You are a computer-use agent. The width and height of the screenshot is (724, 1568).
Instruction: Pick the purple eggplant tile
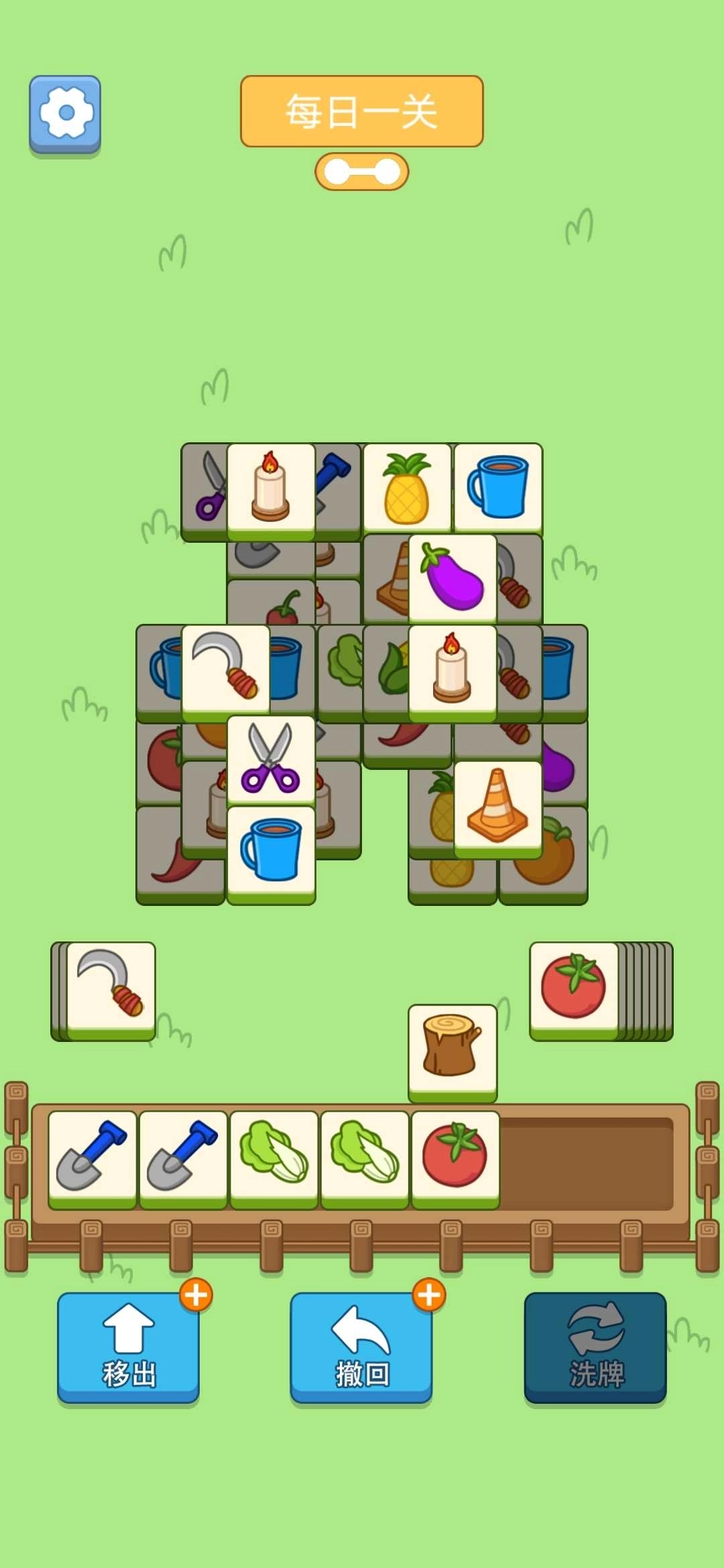pos(452,578)
